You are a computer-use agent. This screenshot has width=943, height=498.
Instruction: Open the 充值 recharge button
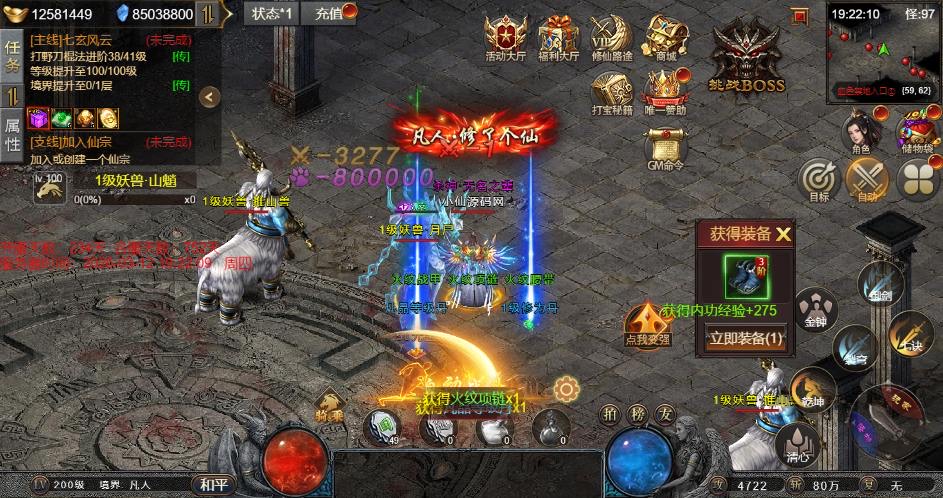click(x=329, y=13)
